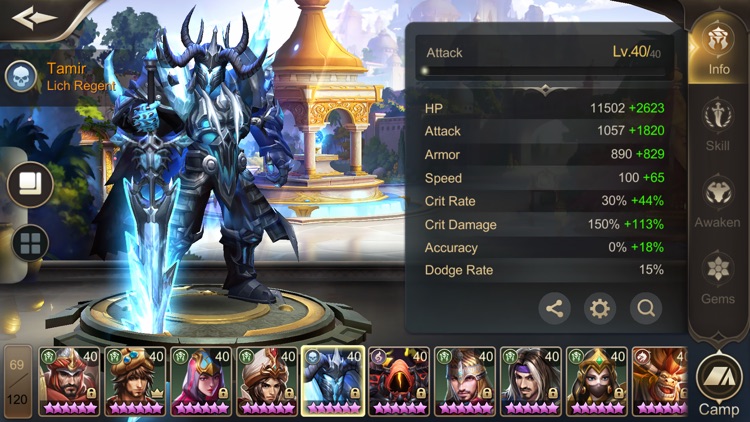Click Tamir's skull faction emblem

point(20,75)
